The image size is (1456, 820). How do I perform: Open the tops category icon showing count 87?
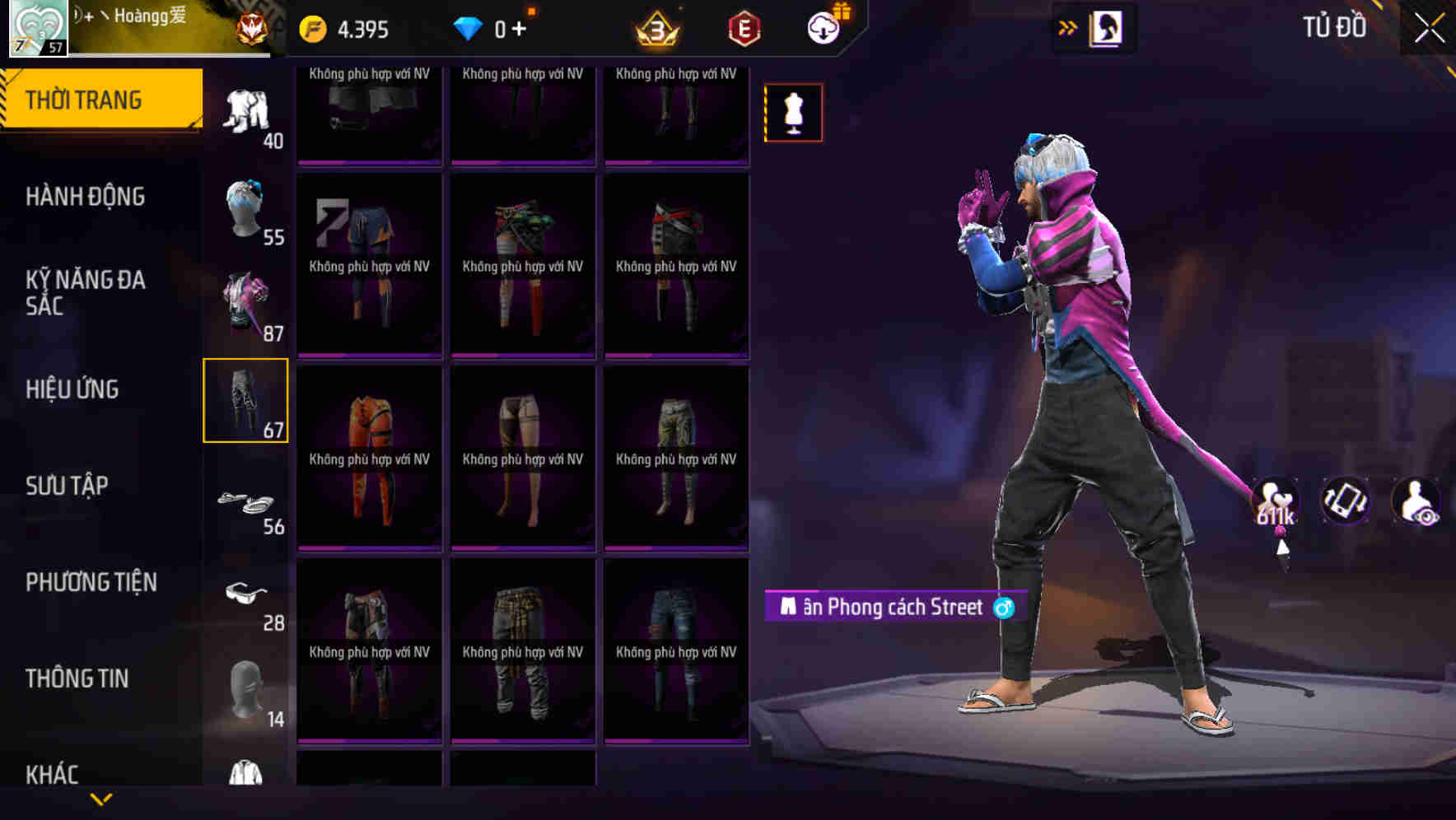246,305
